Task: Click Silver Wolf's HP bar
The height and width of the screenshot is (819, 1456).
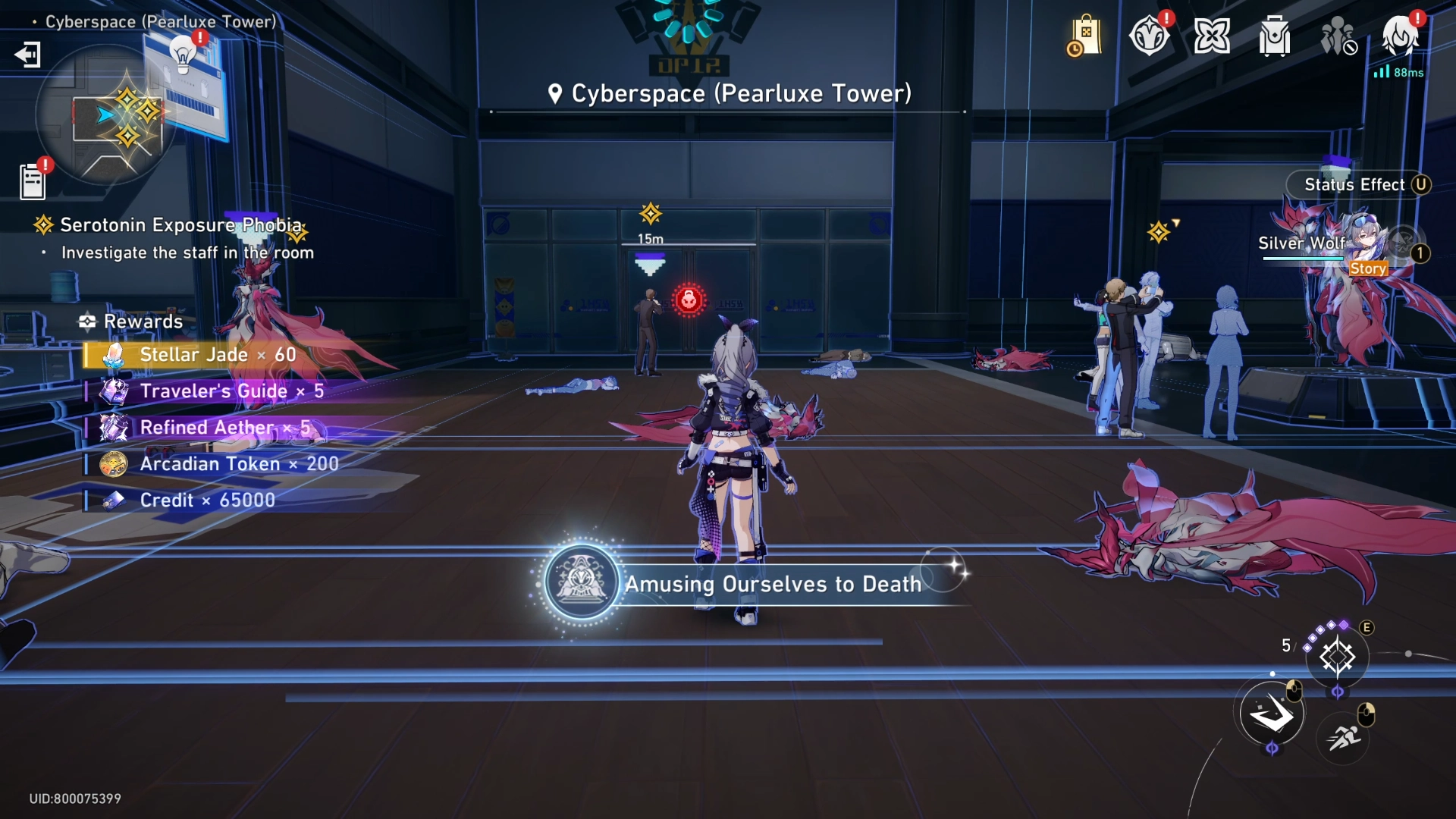Action: [x=1304, y=258]
